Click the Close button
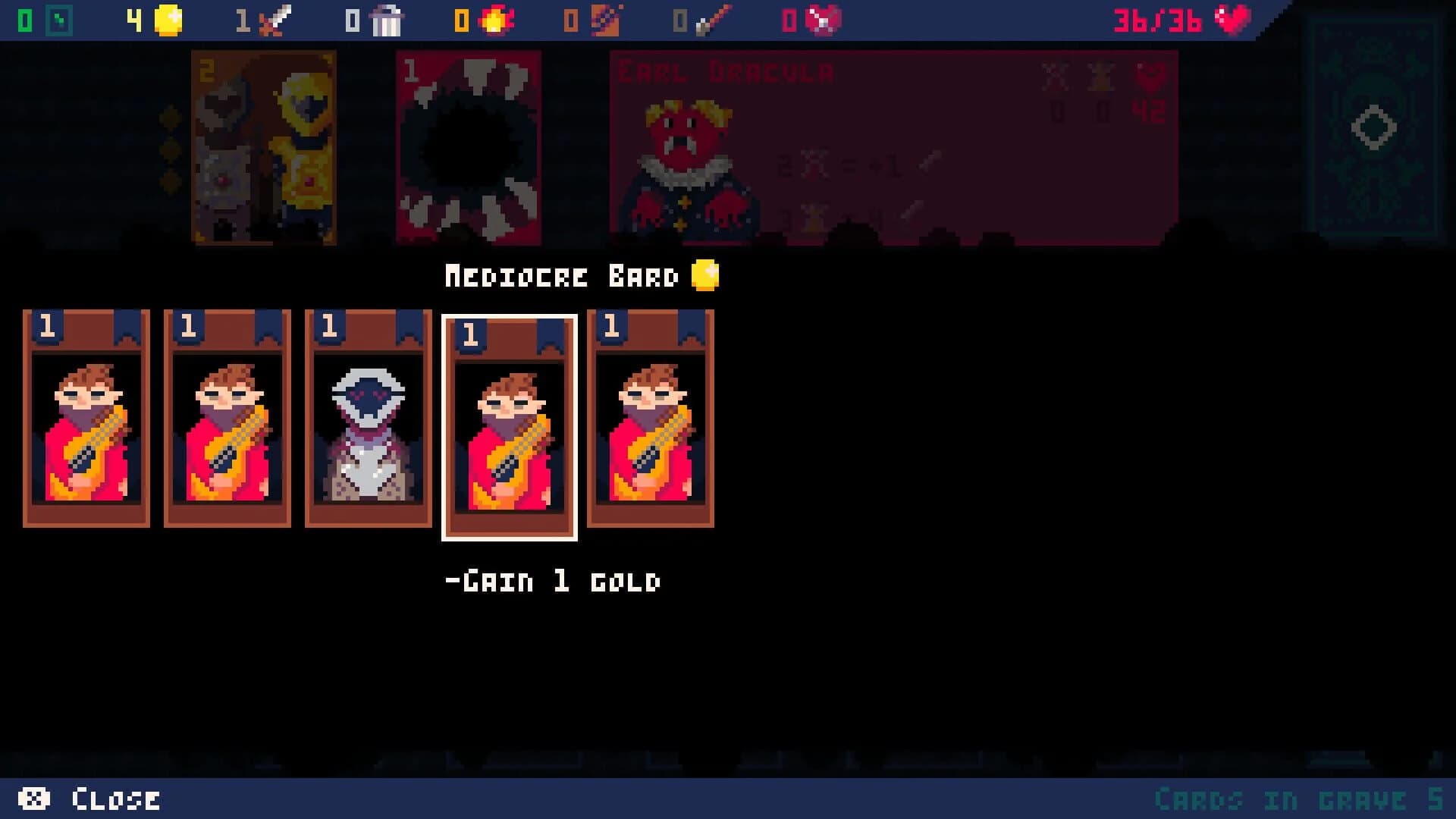The width and height of the screenshot is (1456, 819). (x=114, y=798)
